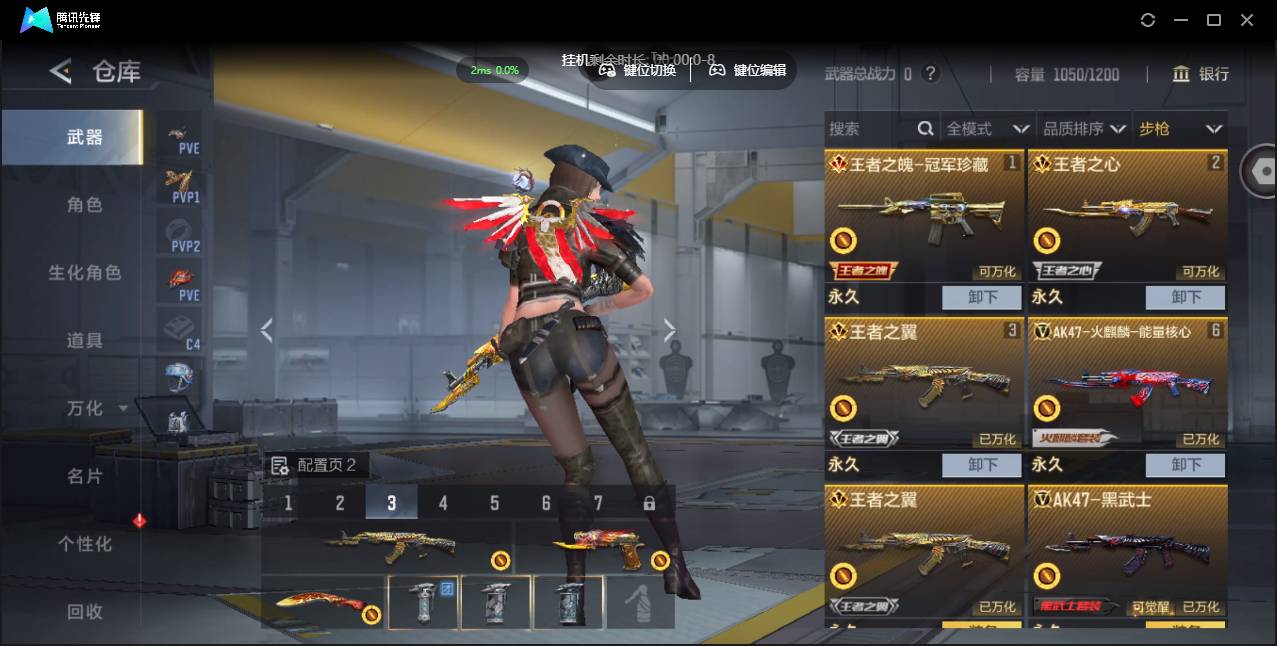
Task: Select the C4 equipment slot
Action: coord(182,330)
